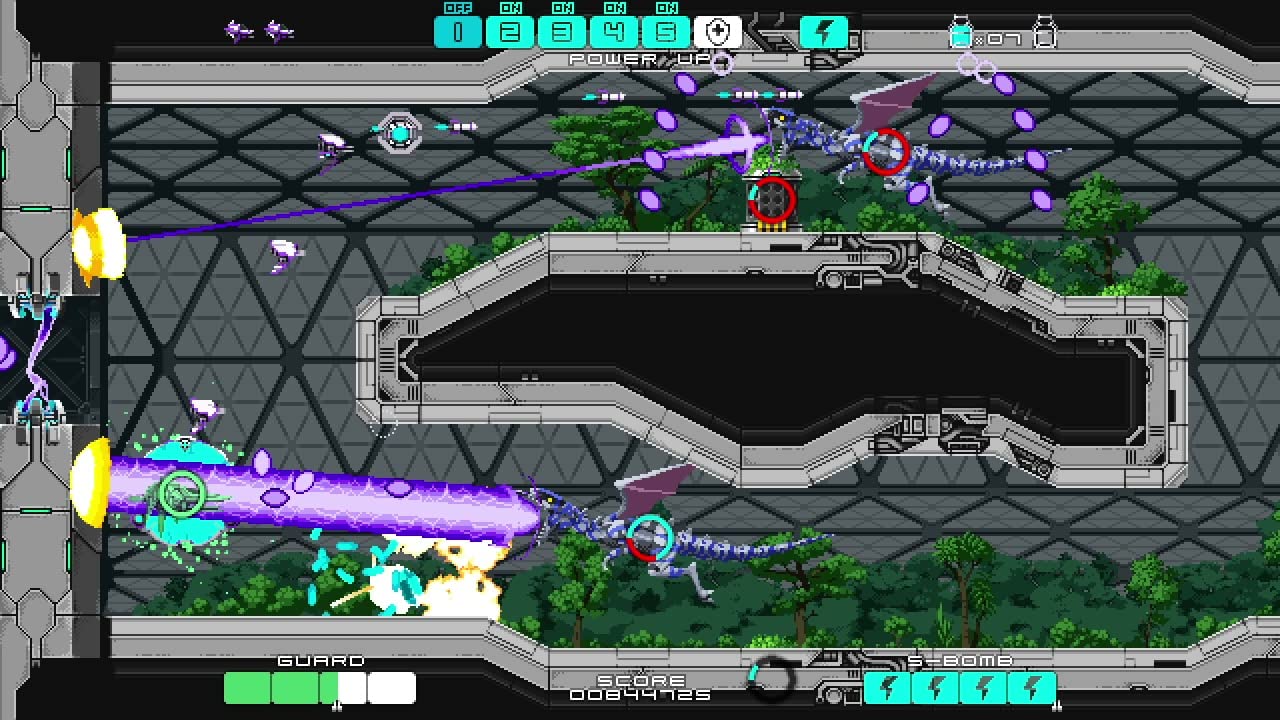Toggle power-up slot 2 marked ON

tap(510, 31)
